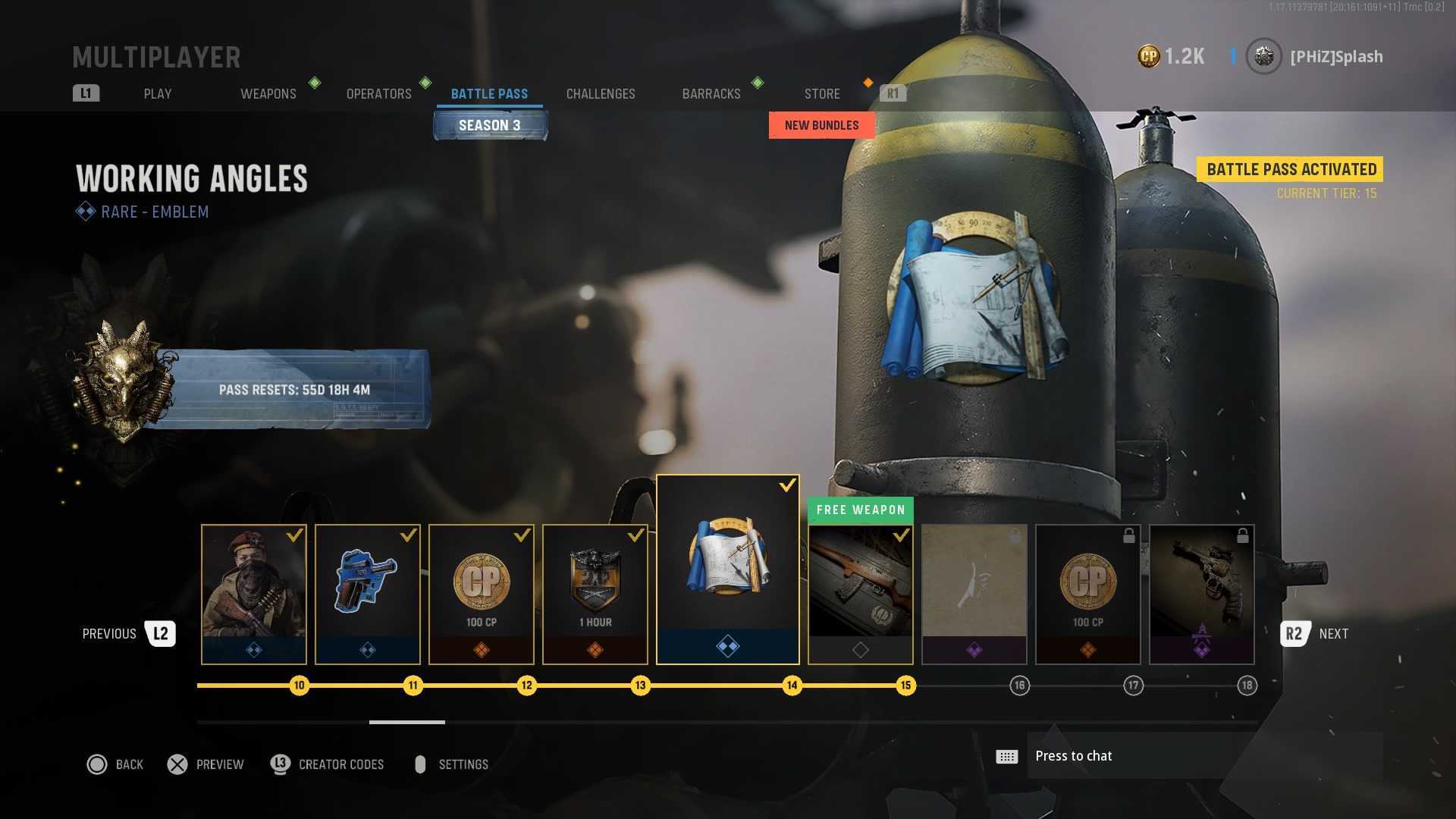Select the Battle Pass tab

pyautogui.click(x=489, y=94)
